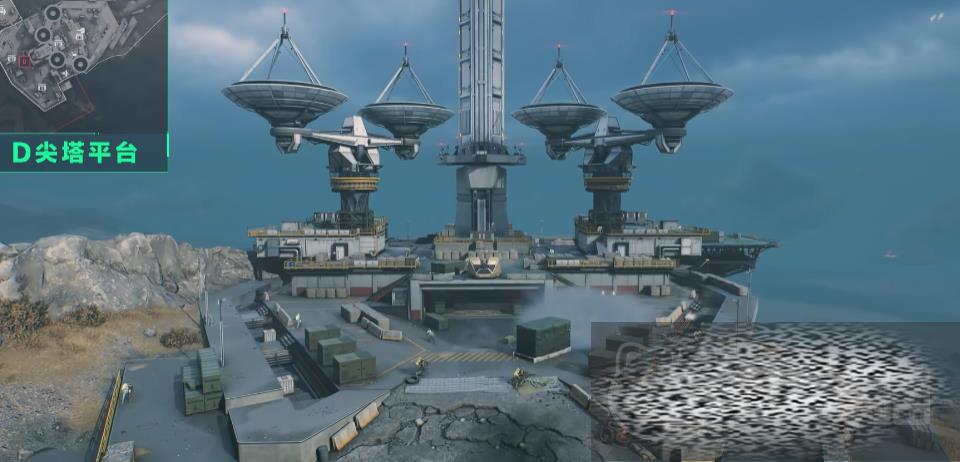The width and height of the screenshot is (960, 462).
Task: Select the red D marker on the minimap
Action: 25,61
